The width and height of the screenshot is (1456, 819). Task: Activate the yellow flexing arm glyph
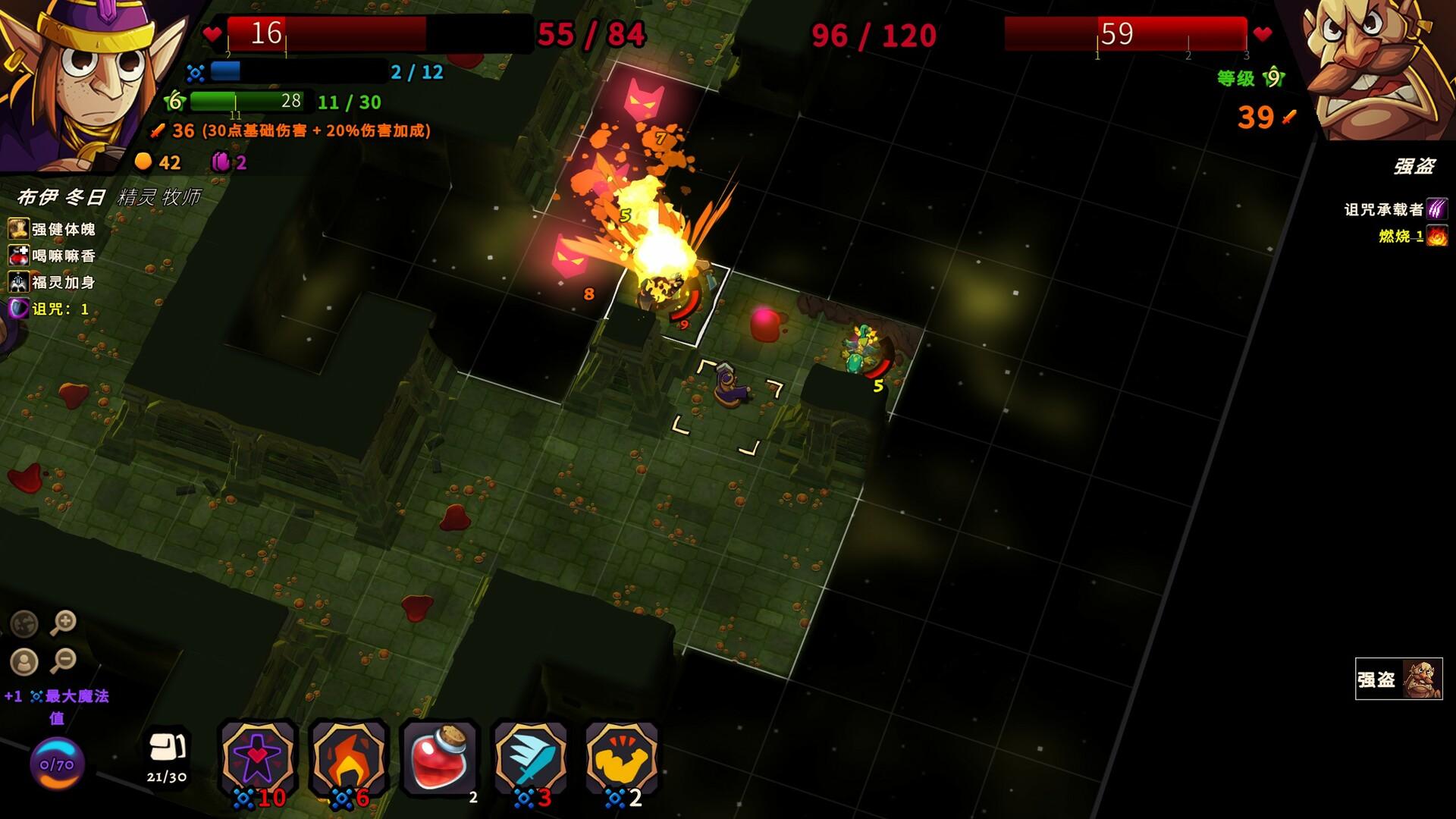point(622,756)
